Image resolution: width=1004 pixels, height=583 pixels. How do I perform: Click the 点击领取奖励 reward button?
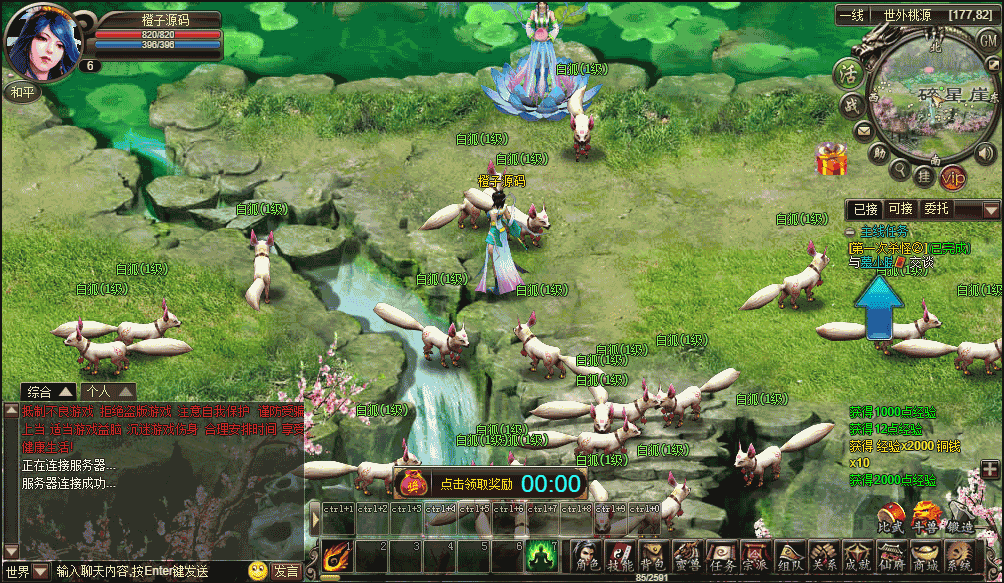click(x=477, y=484)
